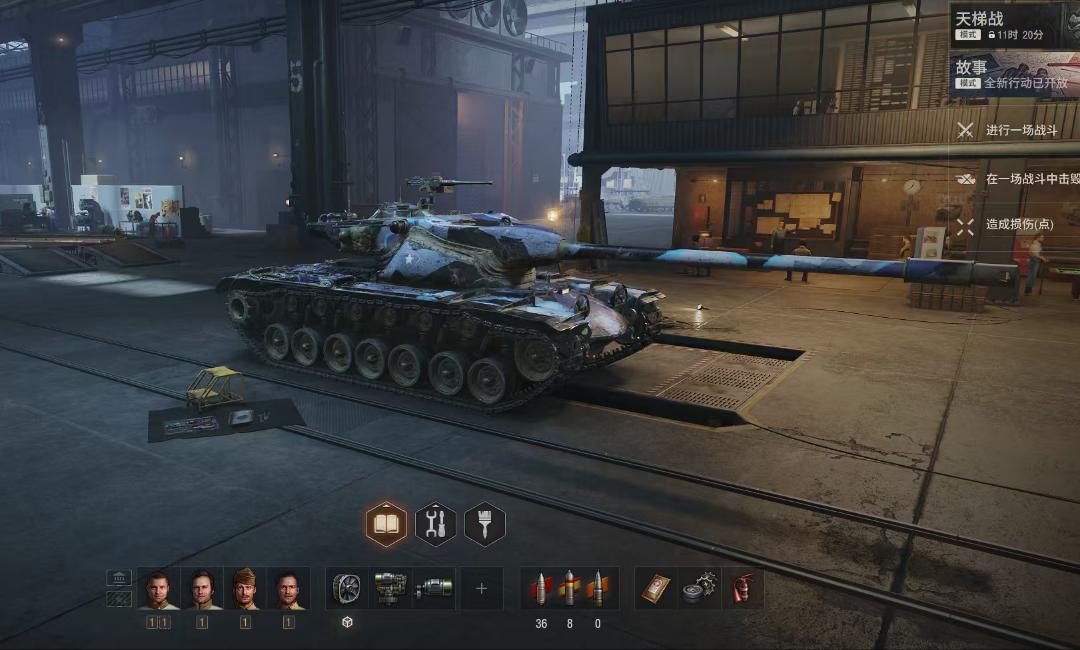Select the repair kit gears consumable

tap(699, 589)
